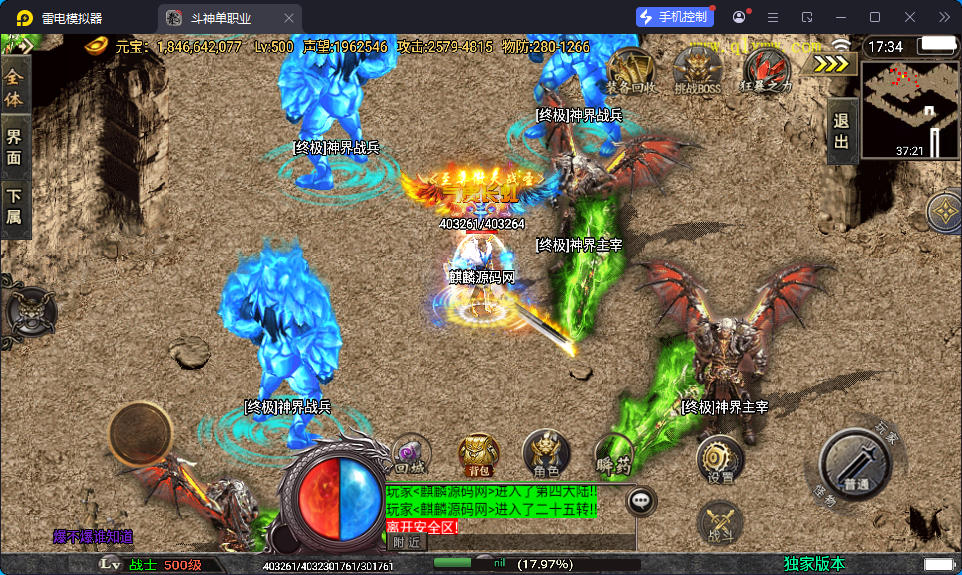Tap the four-point star skill button

click(x=944, y=211)
